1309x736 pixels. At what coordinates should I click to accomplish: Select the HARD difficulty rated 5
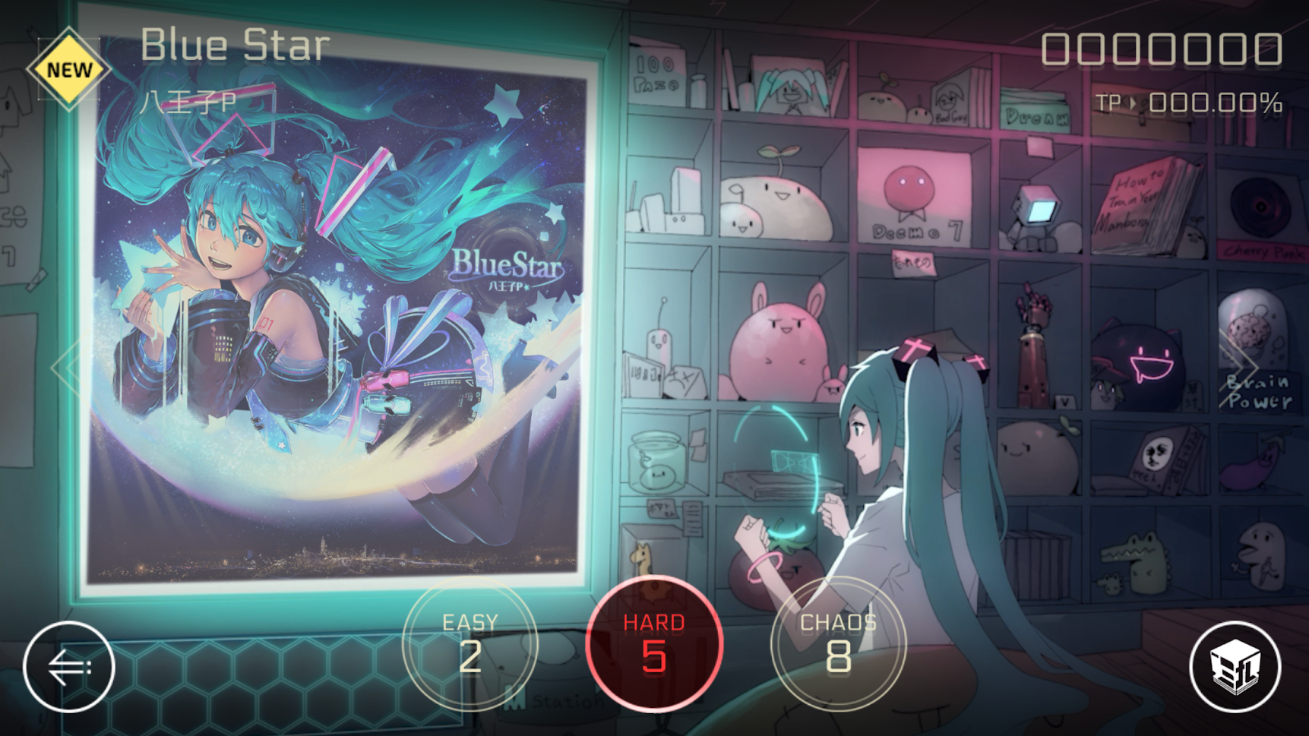(x=655, y=645)
